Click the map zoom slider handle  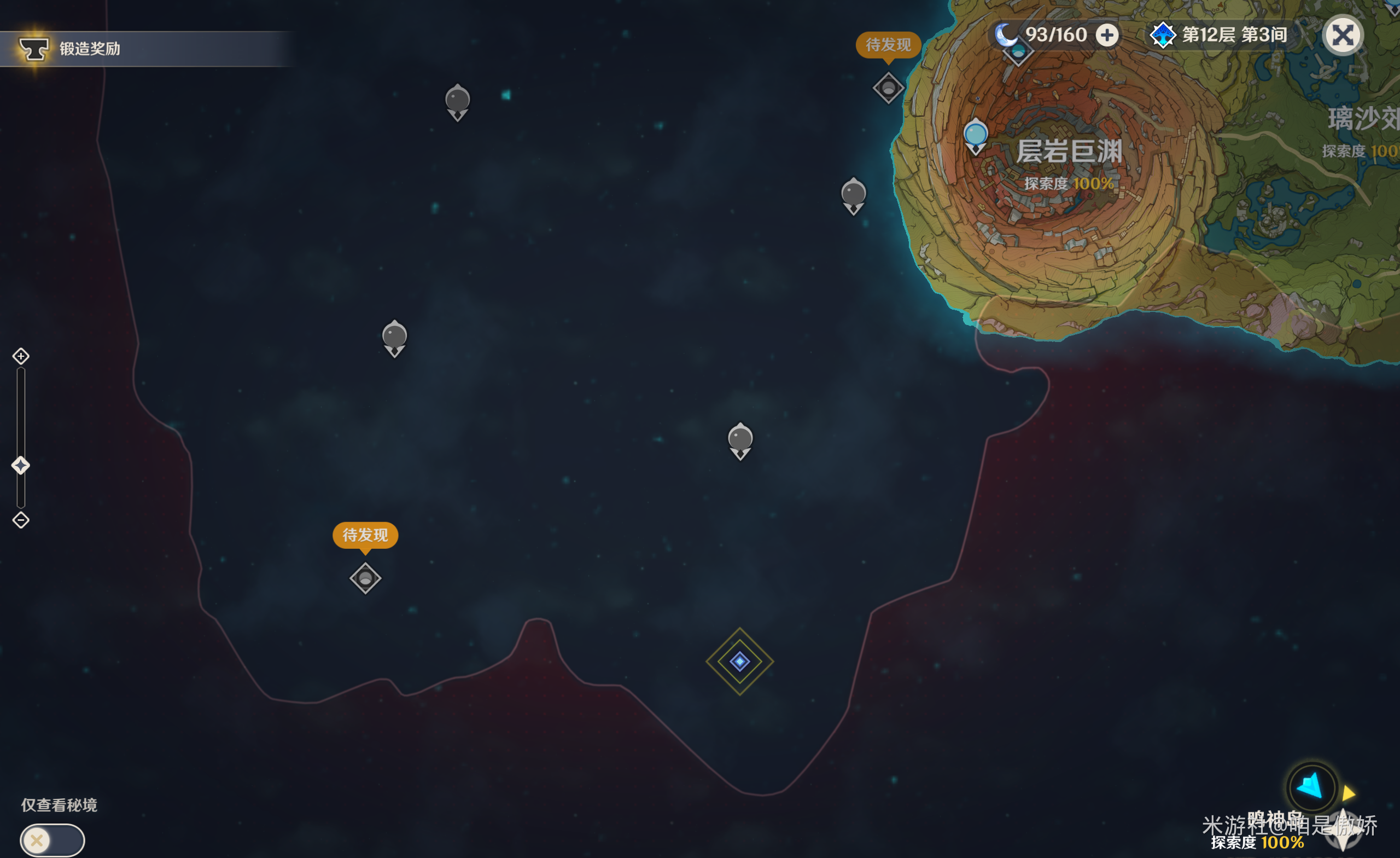[x=21, y=466]
